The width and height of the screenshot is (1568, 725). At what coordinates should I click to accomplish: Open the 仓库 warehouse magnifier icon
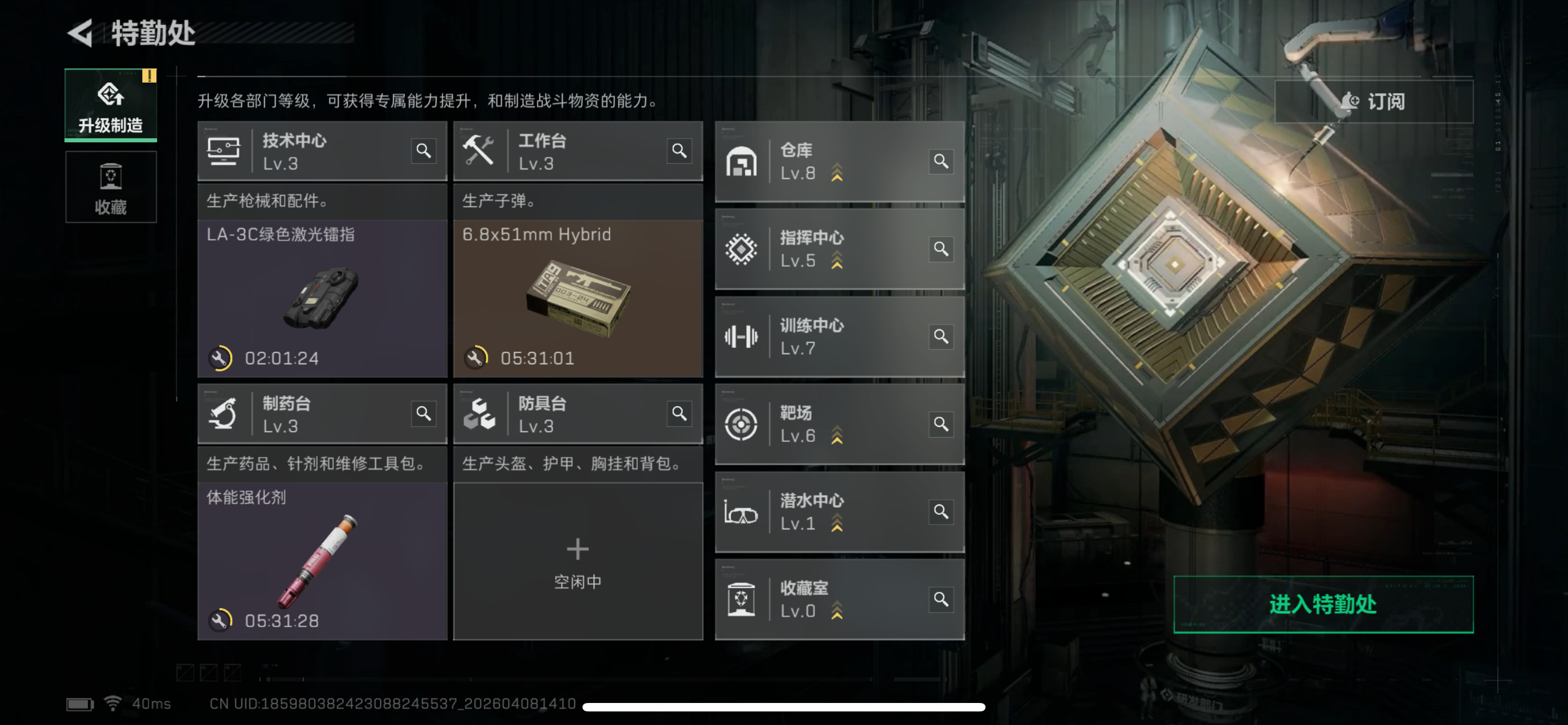click(x=940, y=162)
